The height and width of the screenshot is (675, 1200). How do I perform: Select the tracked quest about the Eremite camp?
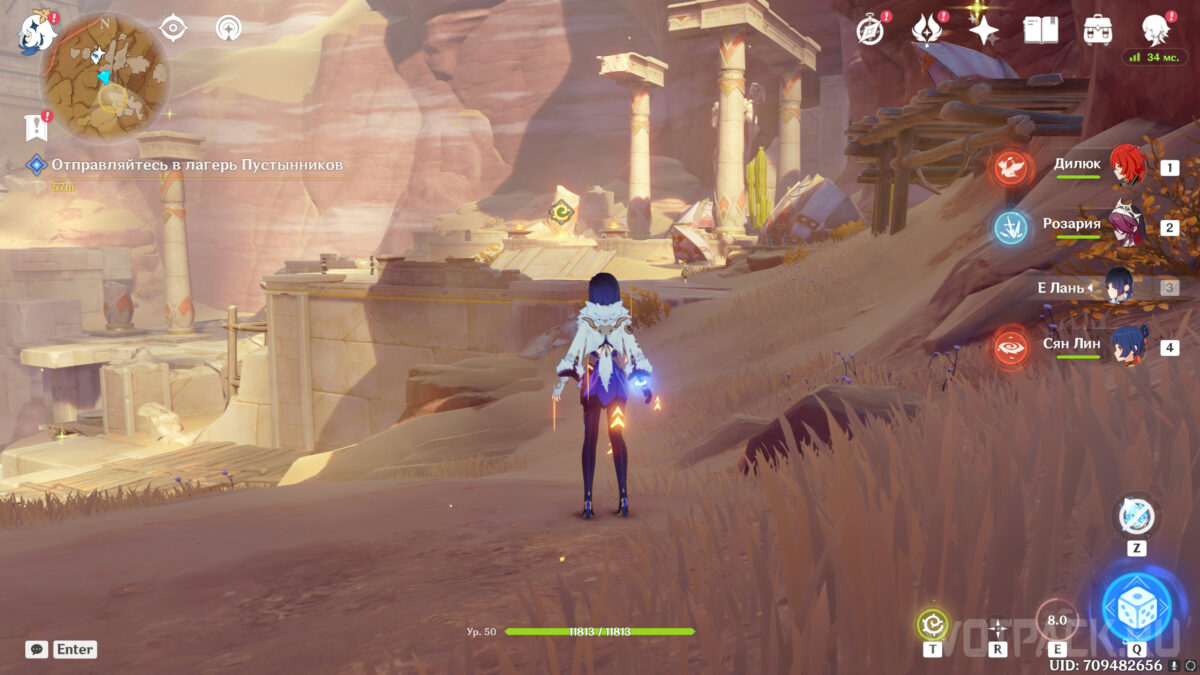(x=197, y=164)
